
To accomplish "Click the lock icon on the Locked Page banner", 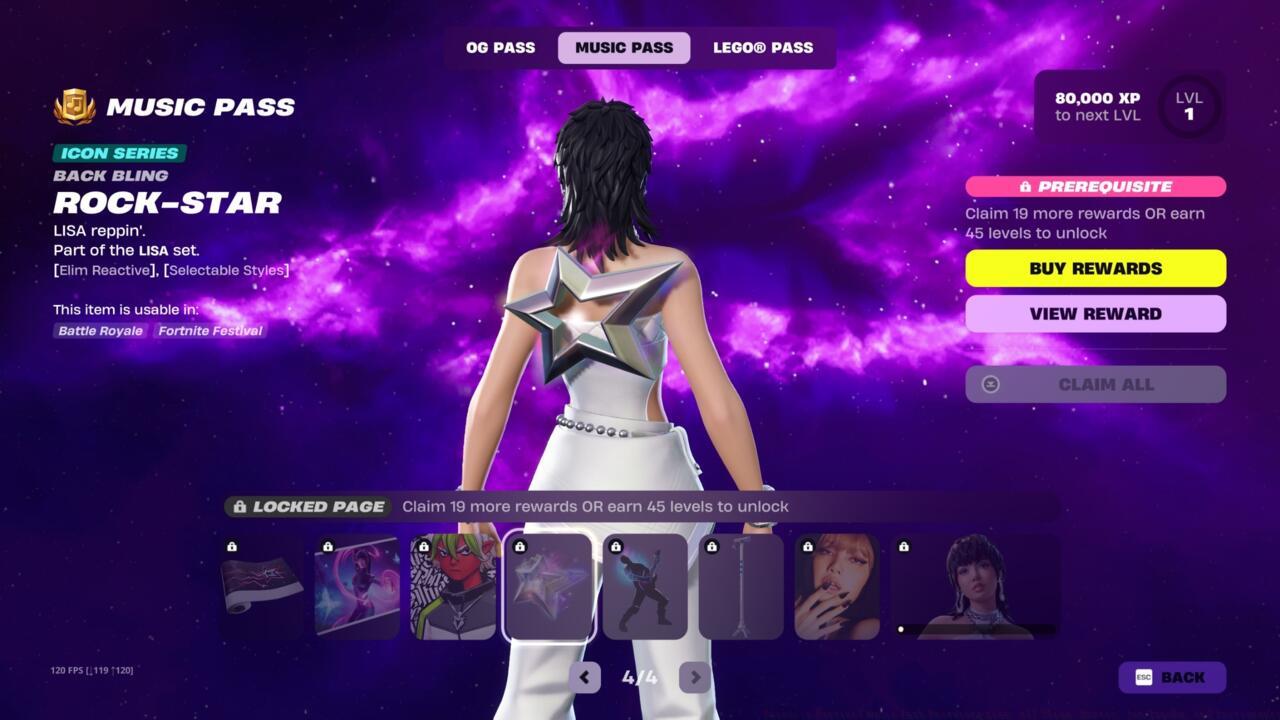I will 241,506.
